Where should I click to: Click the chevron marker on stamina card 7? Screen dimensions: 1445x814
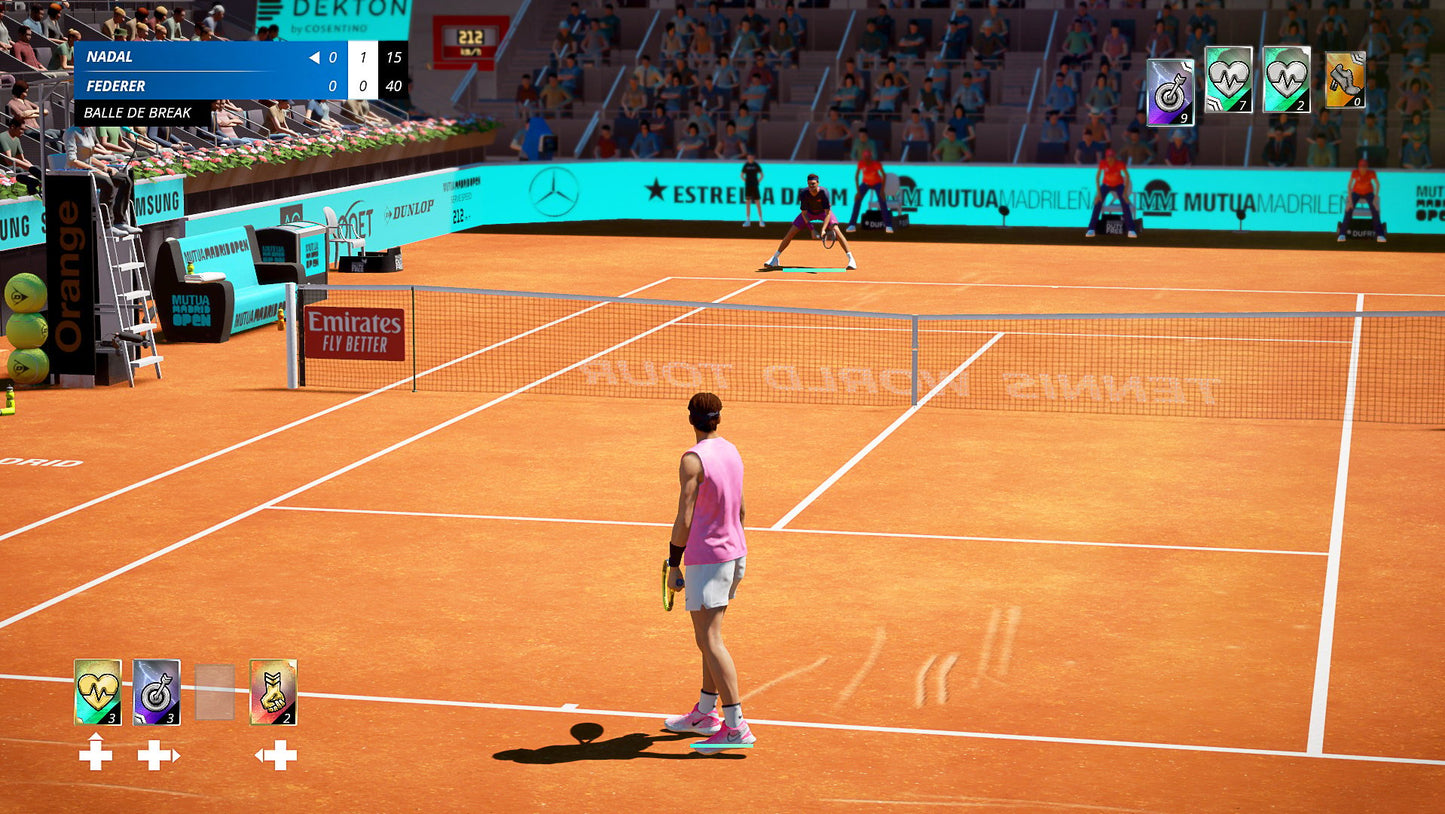click(x=1214, y=102)
